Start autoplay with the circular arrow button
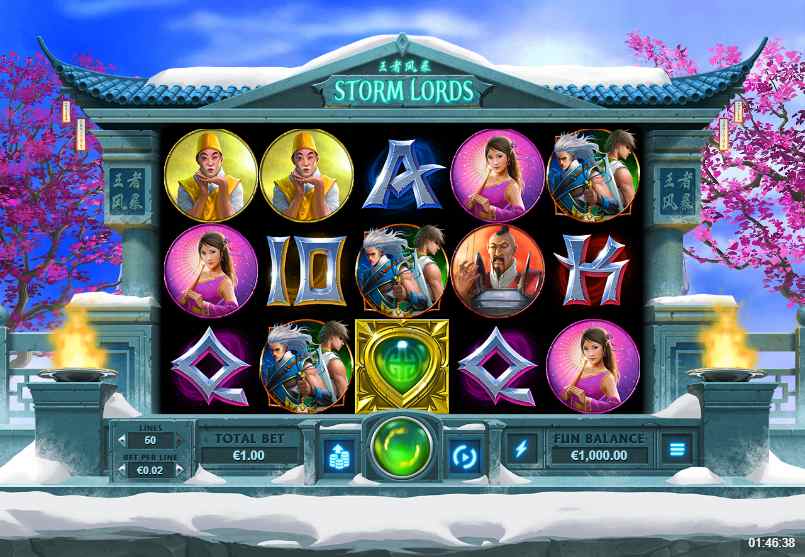Screen dimensions: 805x557 coord(463,453)
